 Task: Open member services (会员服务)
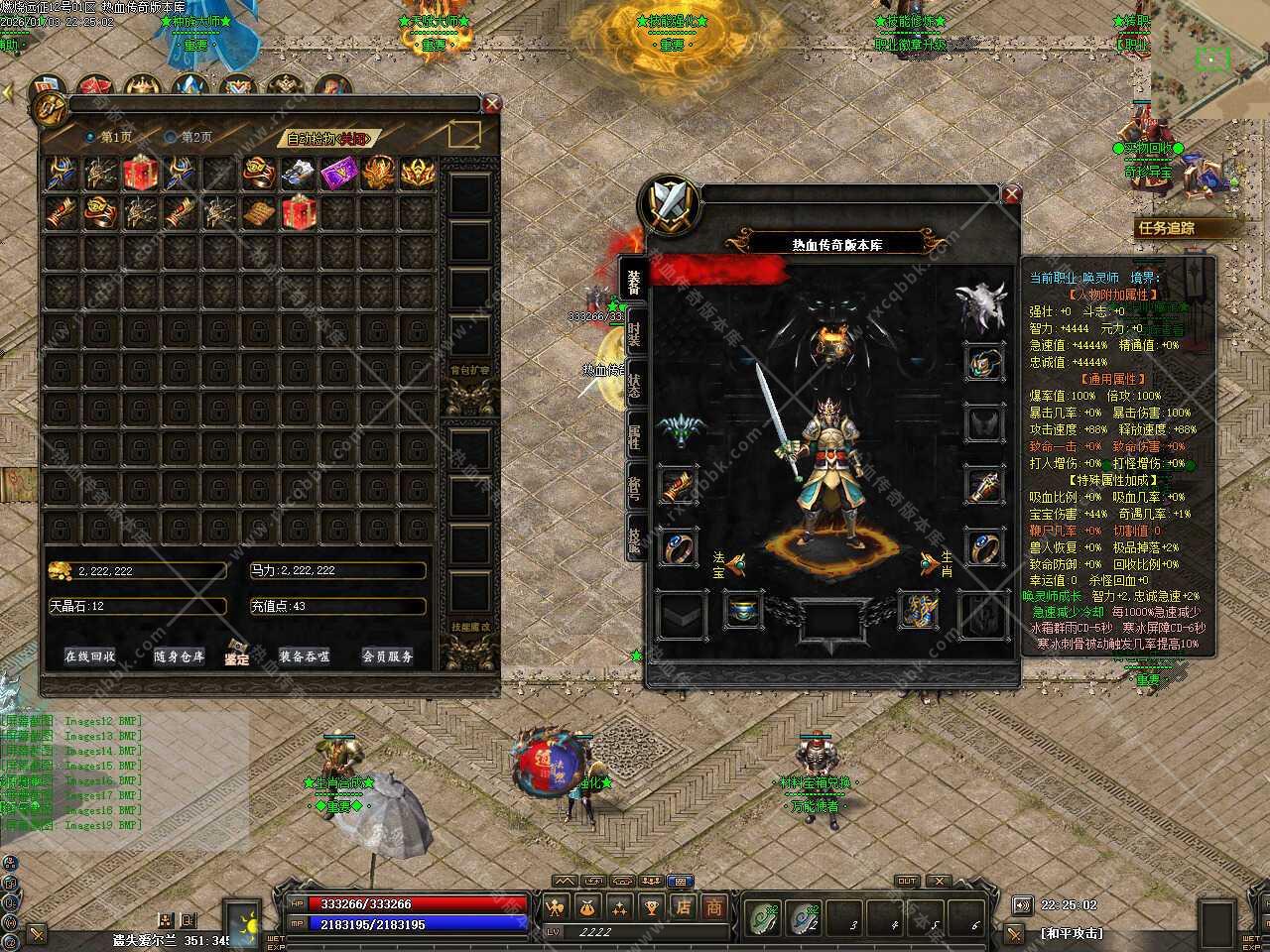point(387,656)
